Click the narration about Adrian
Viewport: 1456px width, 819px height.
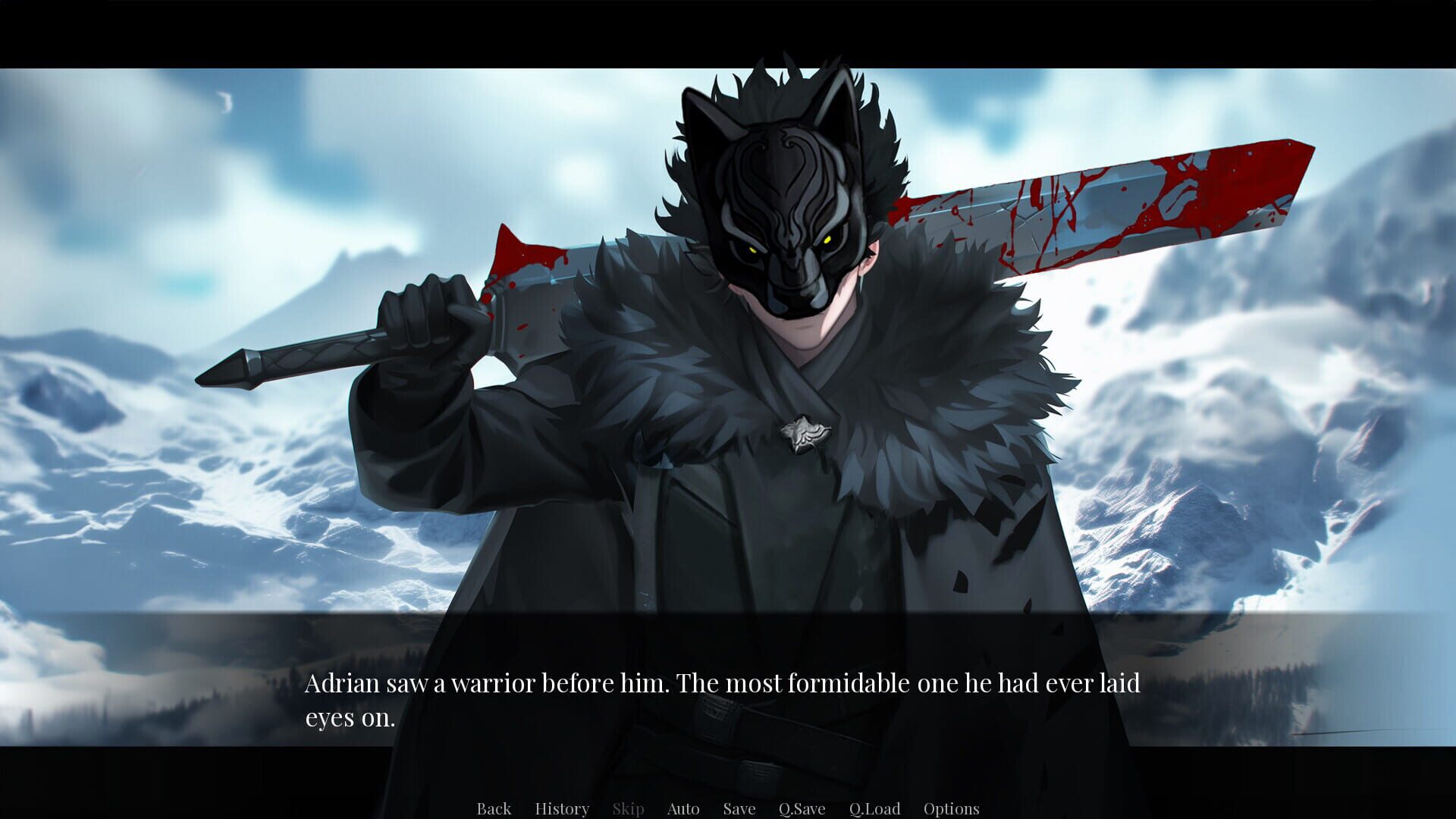pyautogui.click(x=720, y=682)
